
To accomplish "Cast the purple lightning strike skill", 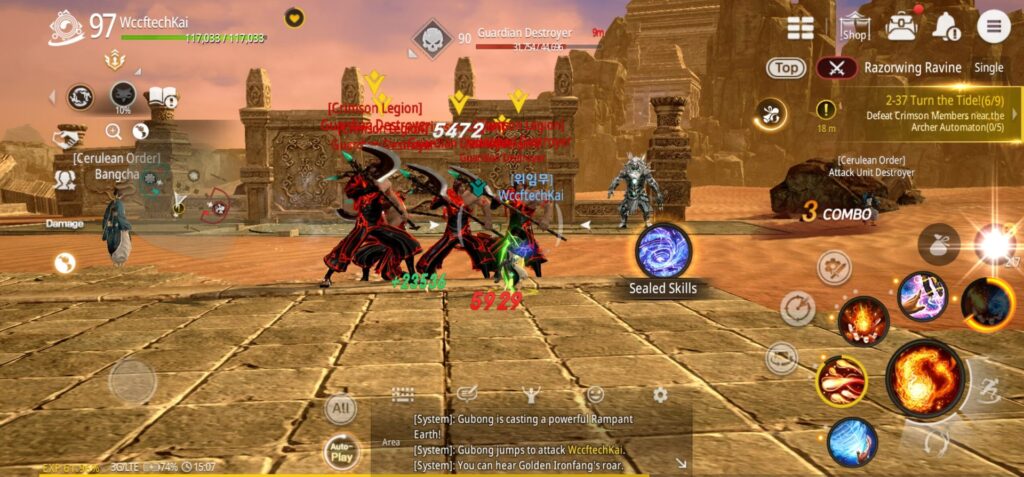I will (x=922, y=296).
